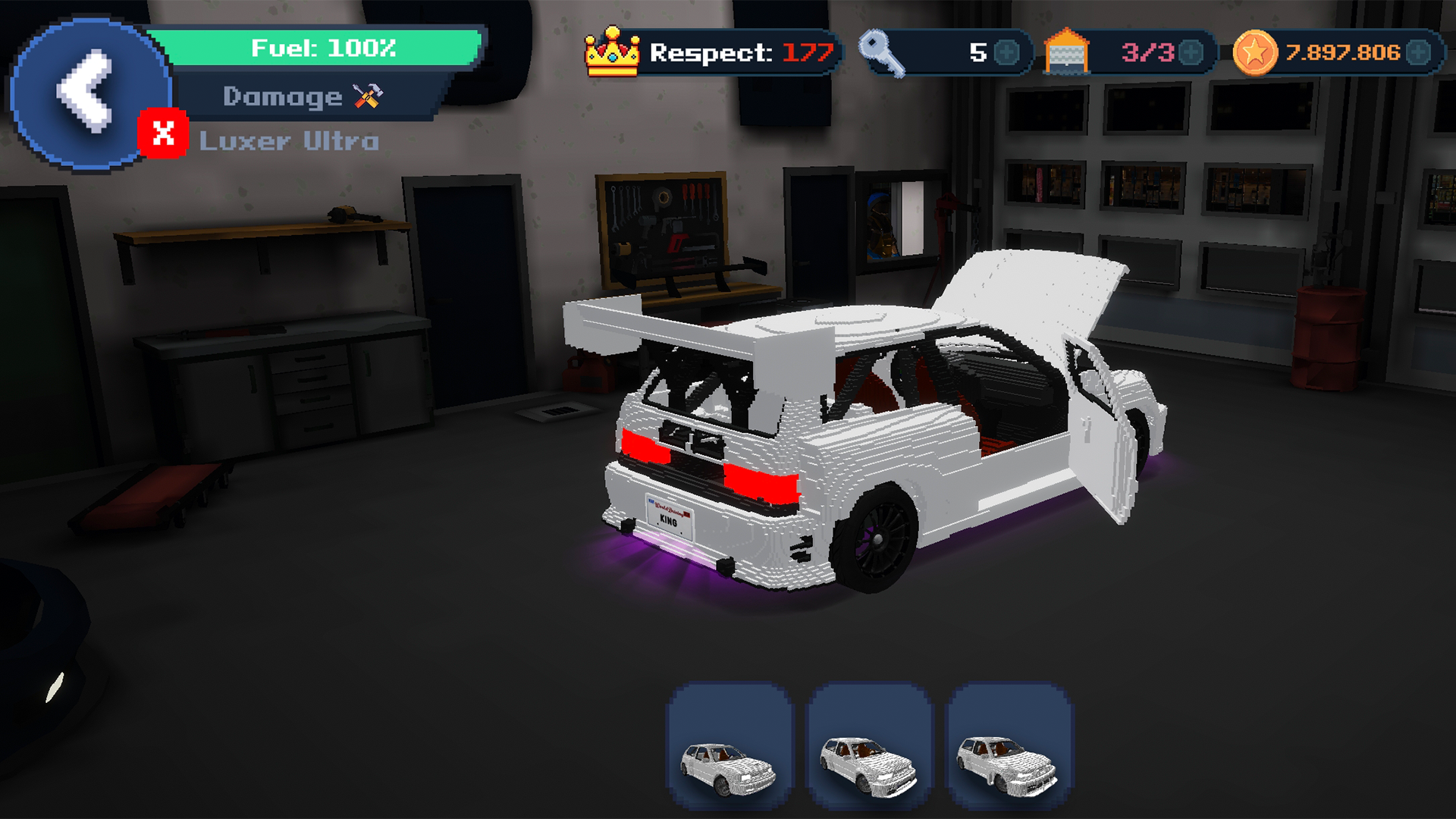Add coins via the plus icon
This screenshot has width=1456, height=819.
[1417, 50]
